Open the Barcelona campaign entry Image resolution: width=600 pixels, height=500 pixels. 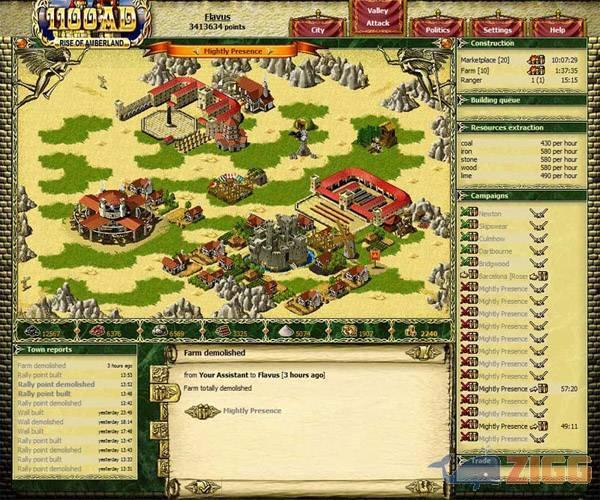pos(500,276)
